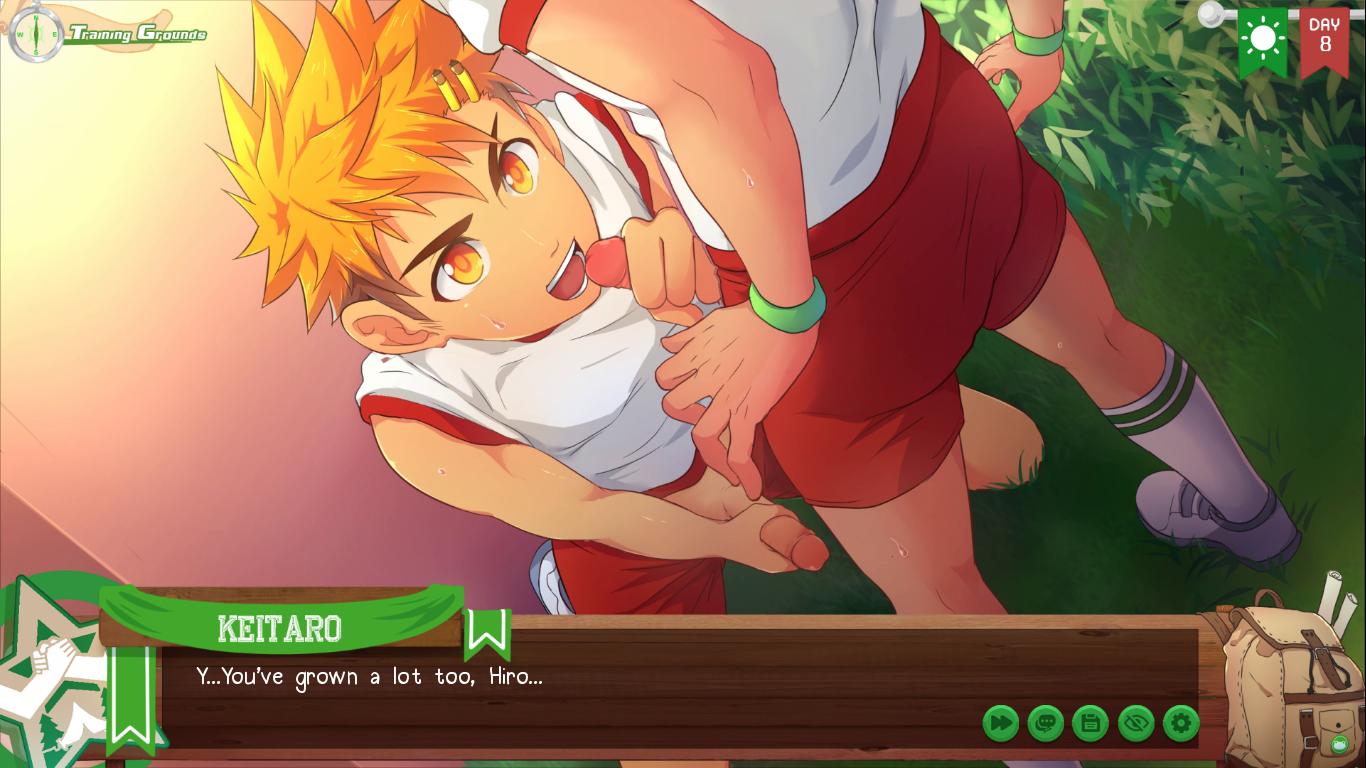
Task: Click the green smiley badge on the backpack
Action: coord(1339,744)
